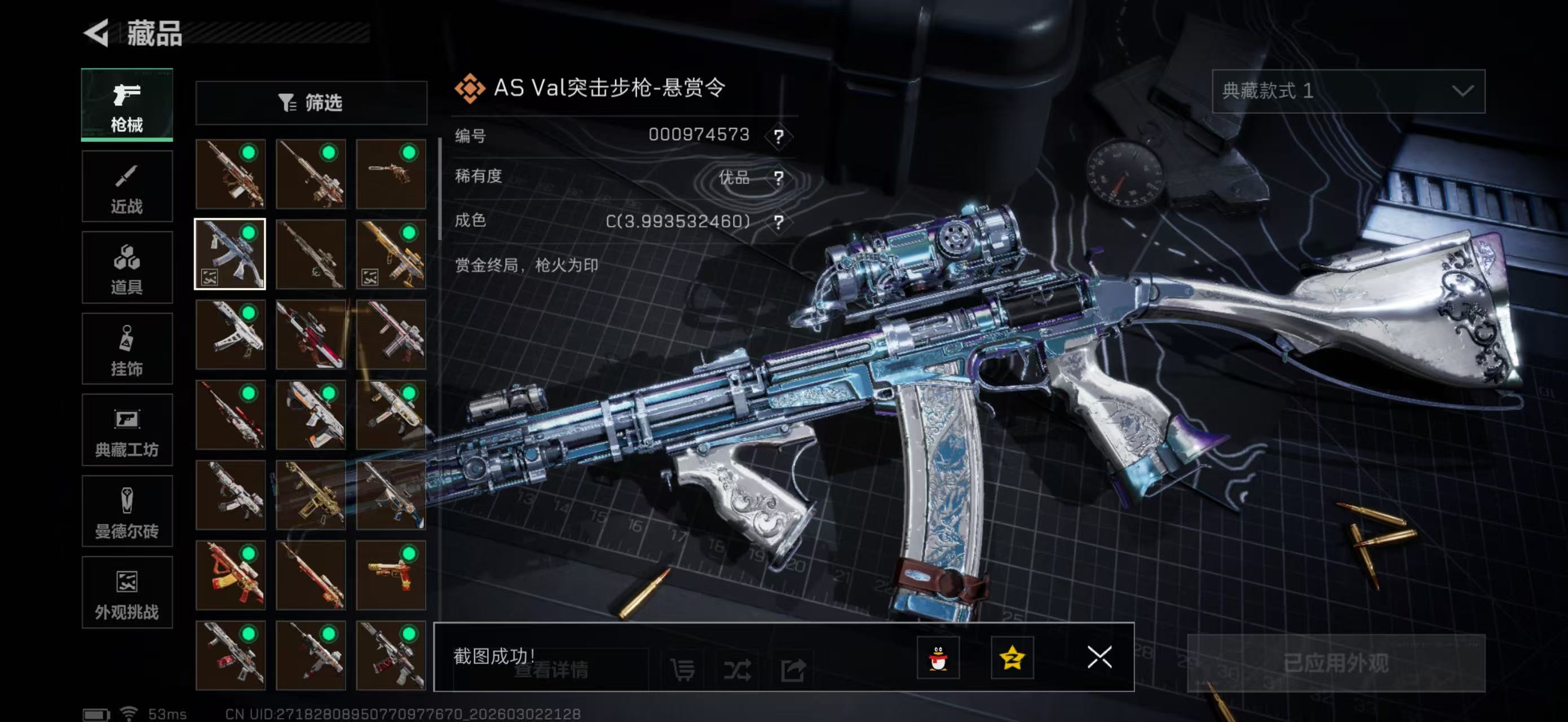Image resolution: width=1568 pixels, height=722 pixels.
Task: Open the 曼德尔砖 section
Action: 127,512
